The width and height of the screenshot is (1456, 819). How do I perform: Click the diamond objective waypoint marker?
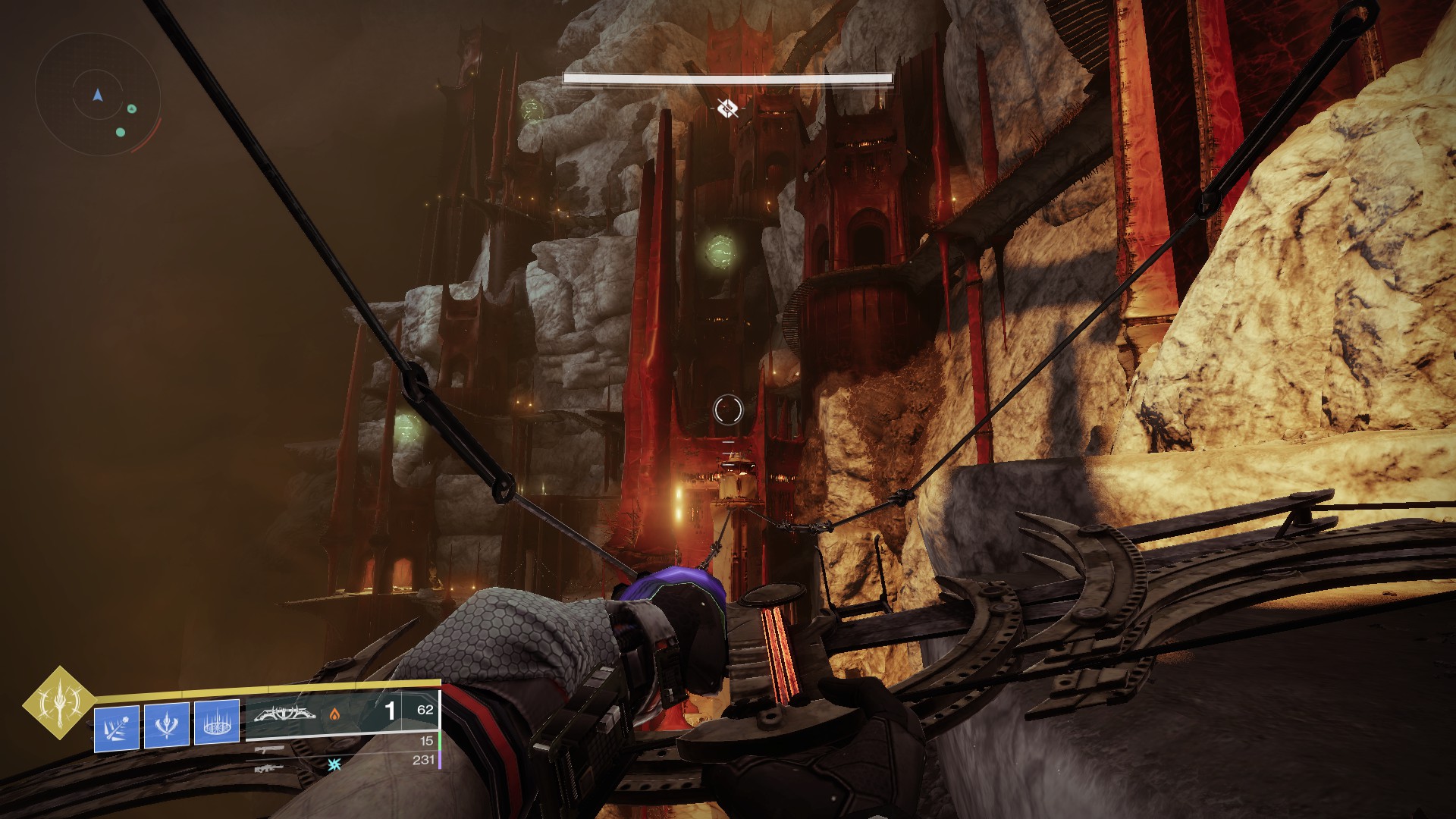click(x=727, y=108)
